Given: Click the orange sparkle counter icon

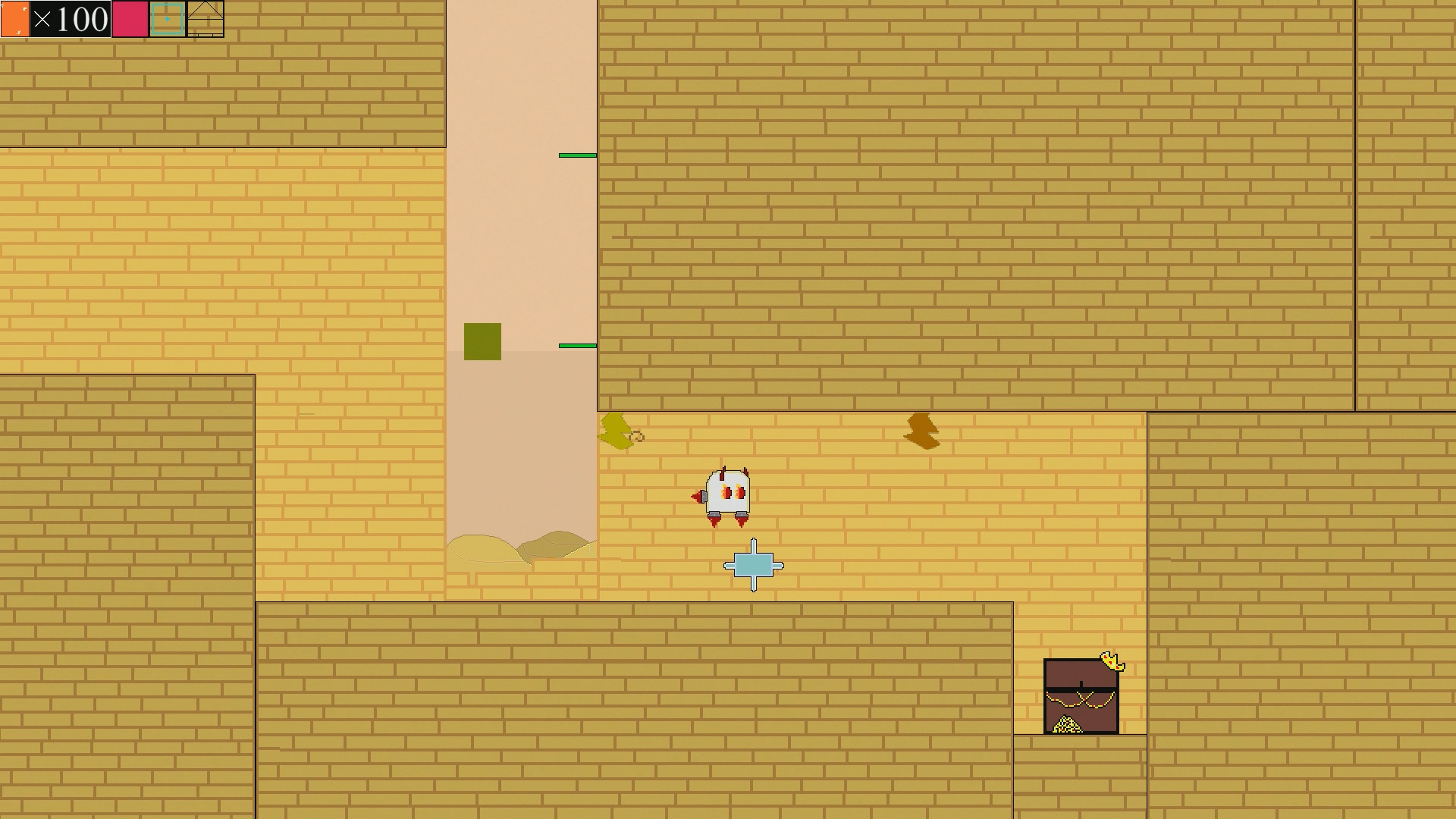Looking at the screenshot, I should point(15,17).
